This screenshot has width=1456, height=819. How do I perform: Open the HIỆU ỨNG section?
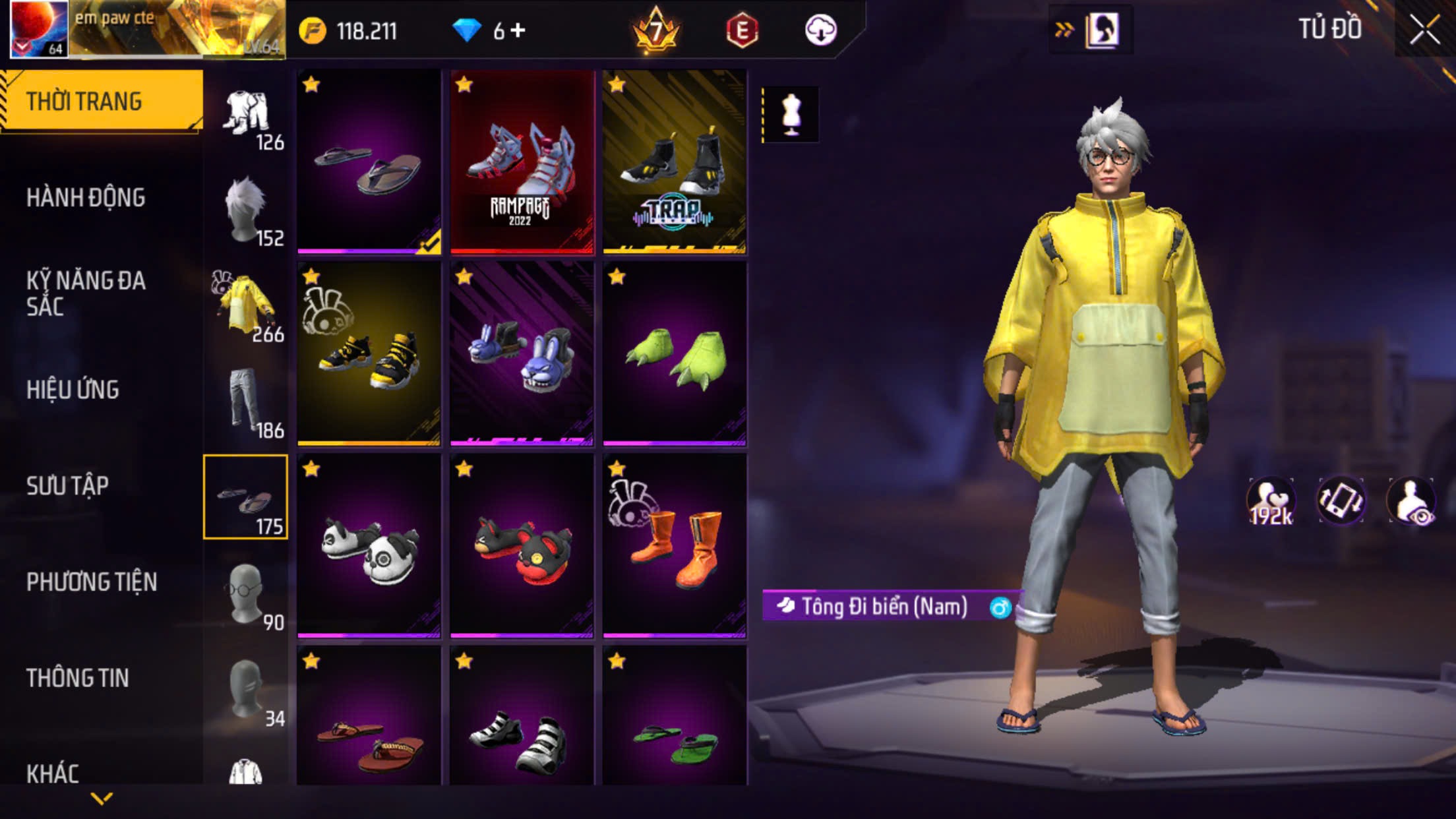coord(73,390)
